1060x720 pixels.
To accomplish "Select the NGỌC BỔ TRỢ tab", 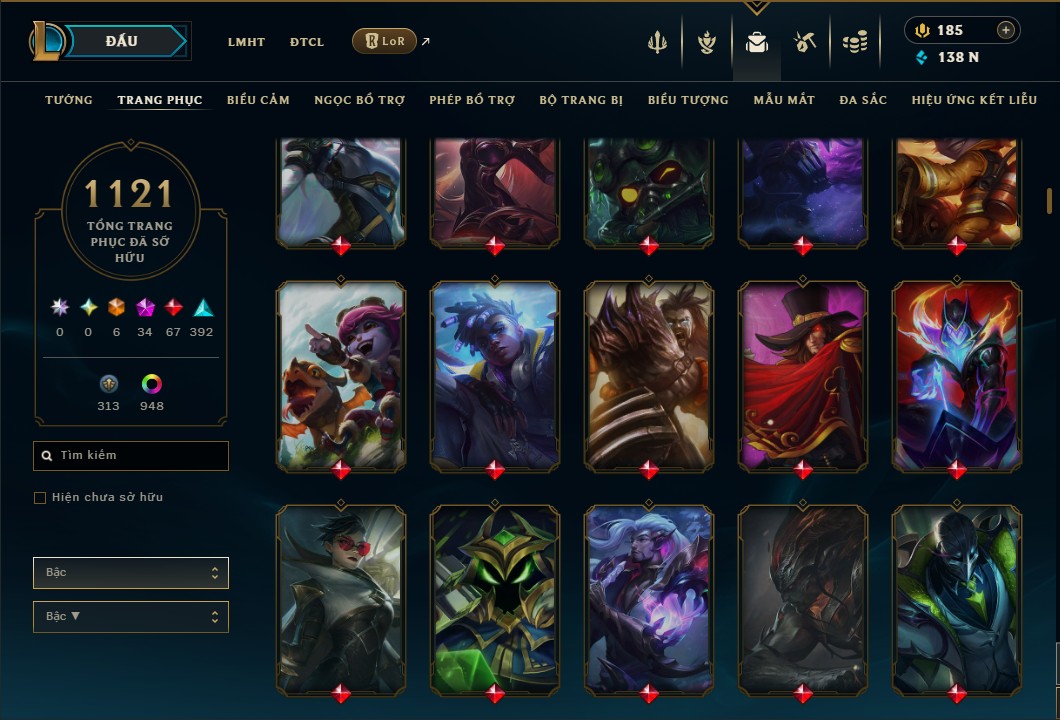I will (x=359, y=100).
